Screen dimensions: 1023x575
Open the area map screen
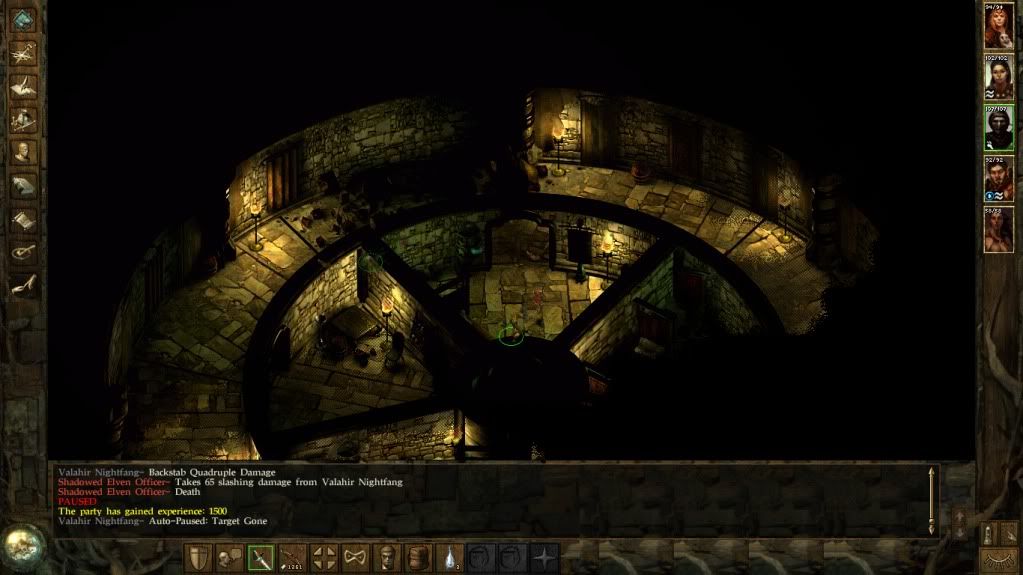tap(23, 54)
